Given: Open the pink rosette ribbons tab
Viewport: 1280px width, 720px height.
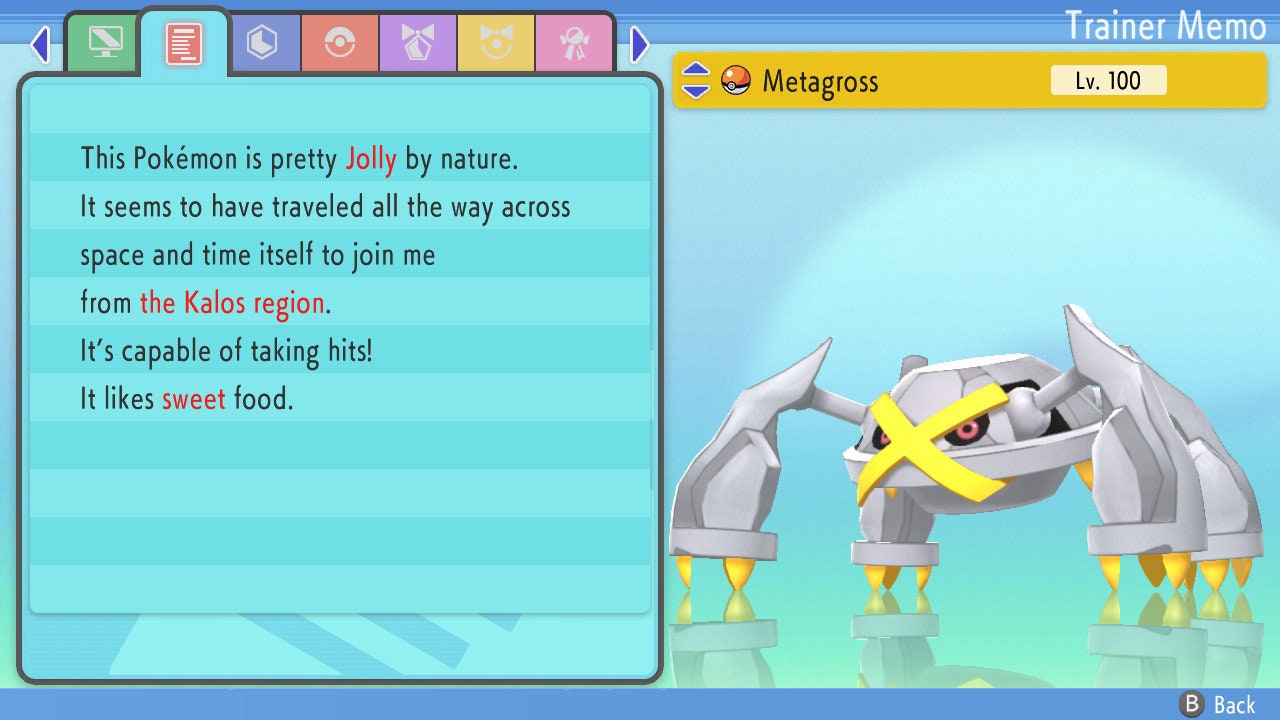Looking at the screenshot, I should pyautogui.click(x=574, y=43).
